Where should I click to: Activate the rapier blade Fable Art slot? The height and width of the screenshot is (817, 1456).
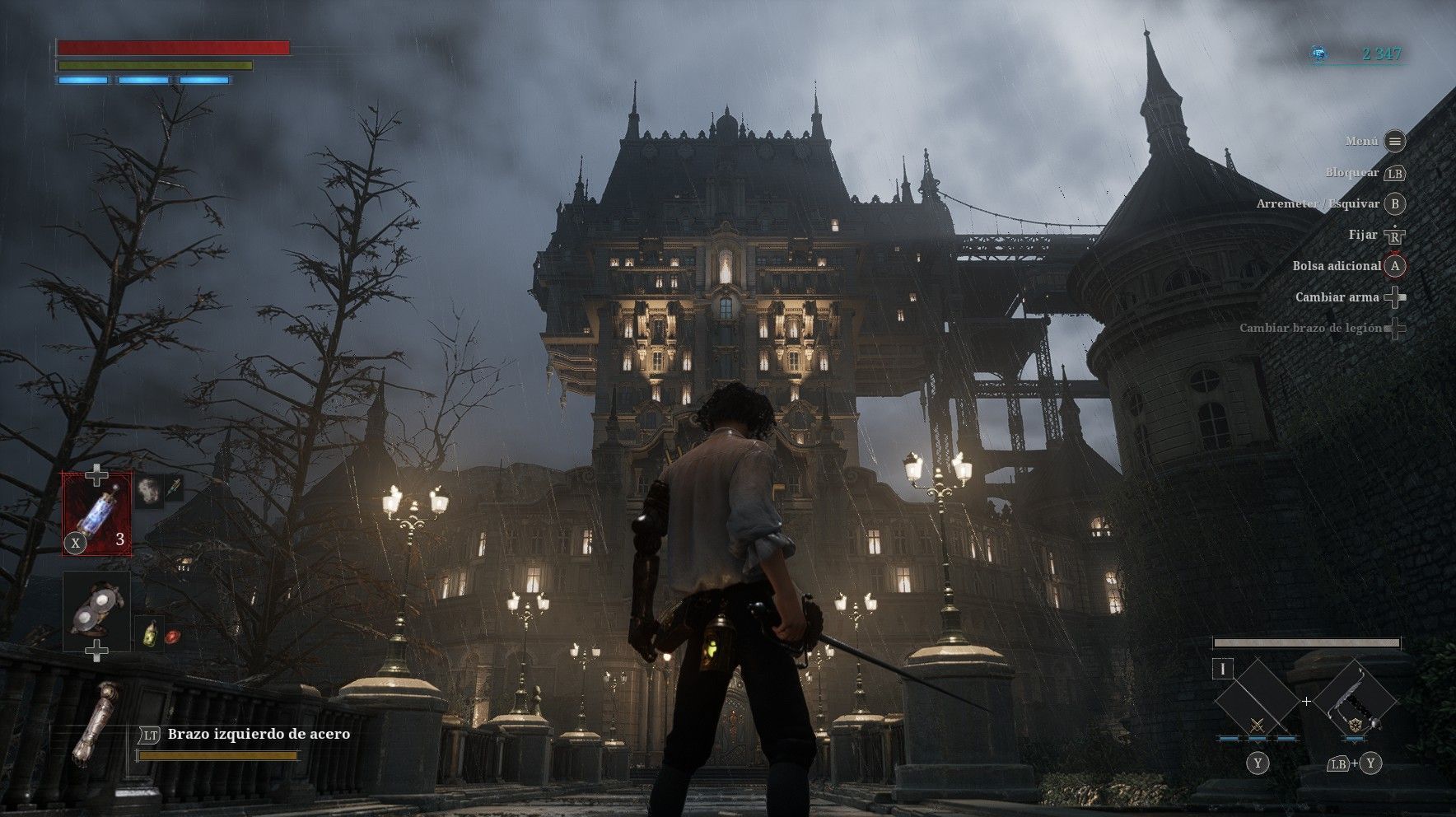(x=1257, y=702)
